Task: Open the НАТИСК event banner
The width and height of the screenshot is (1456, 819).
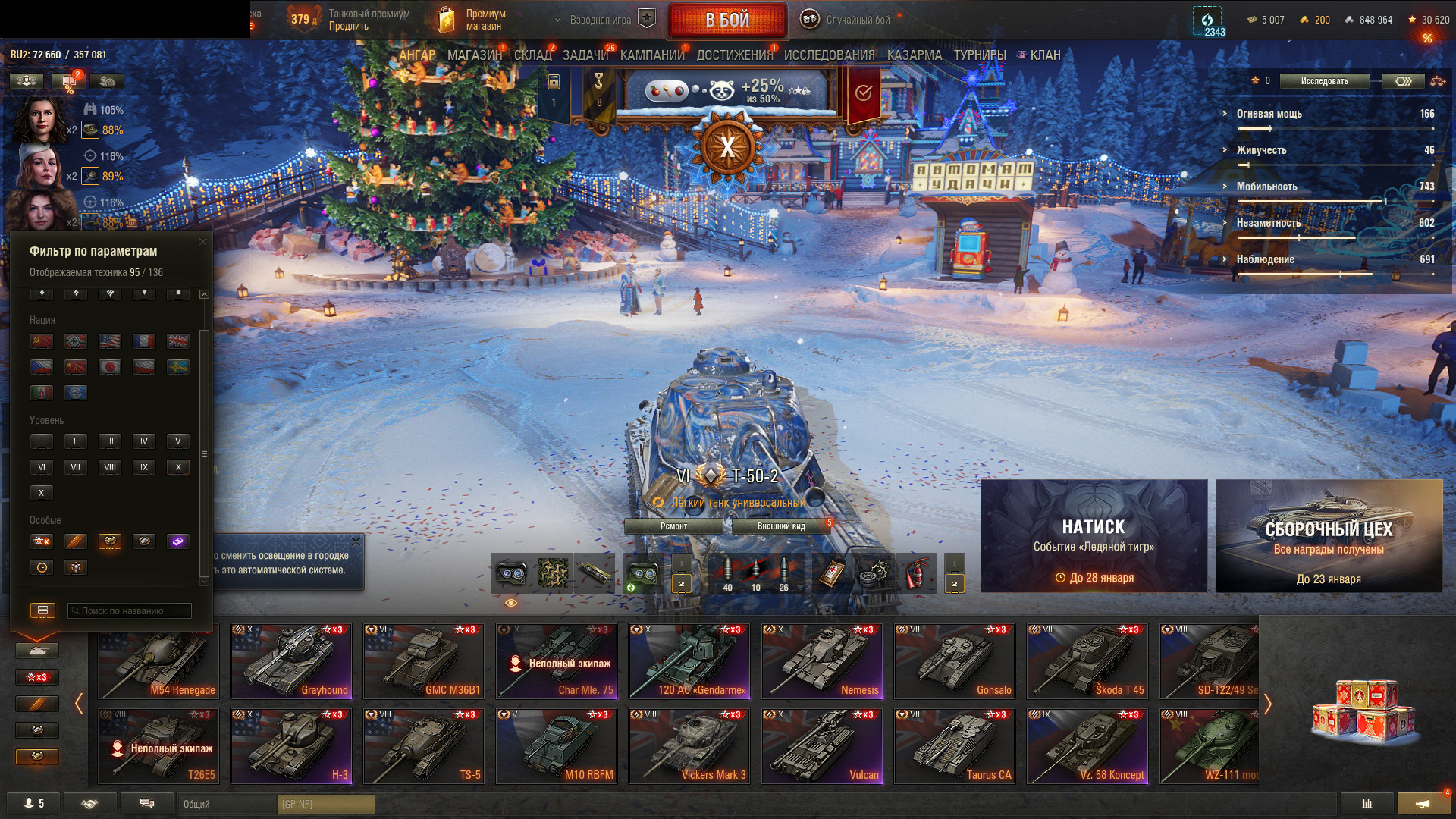Action: click(1094, 535)
